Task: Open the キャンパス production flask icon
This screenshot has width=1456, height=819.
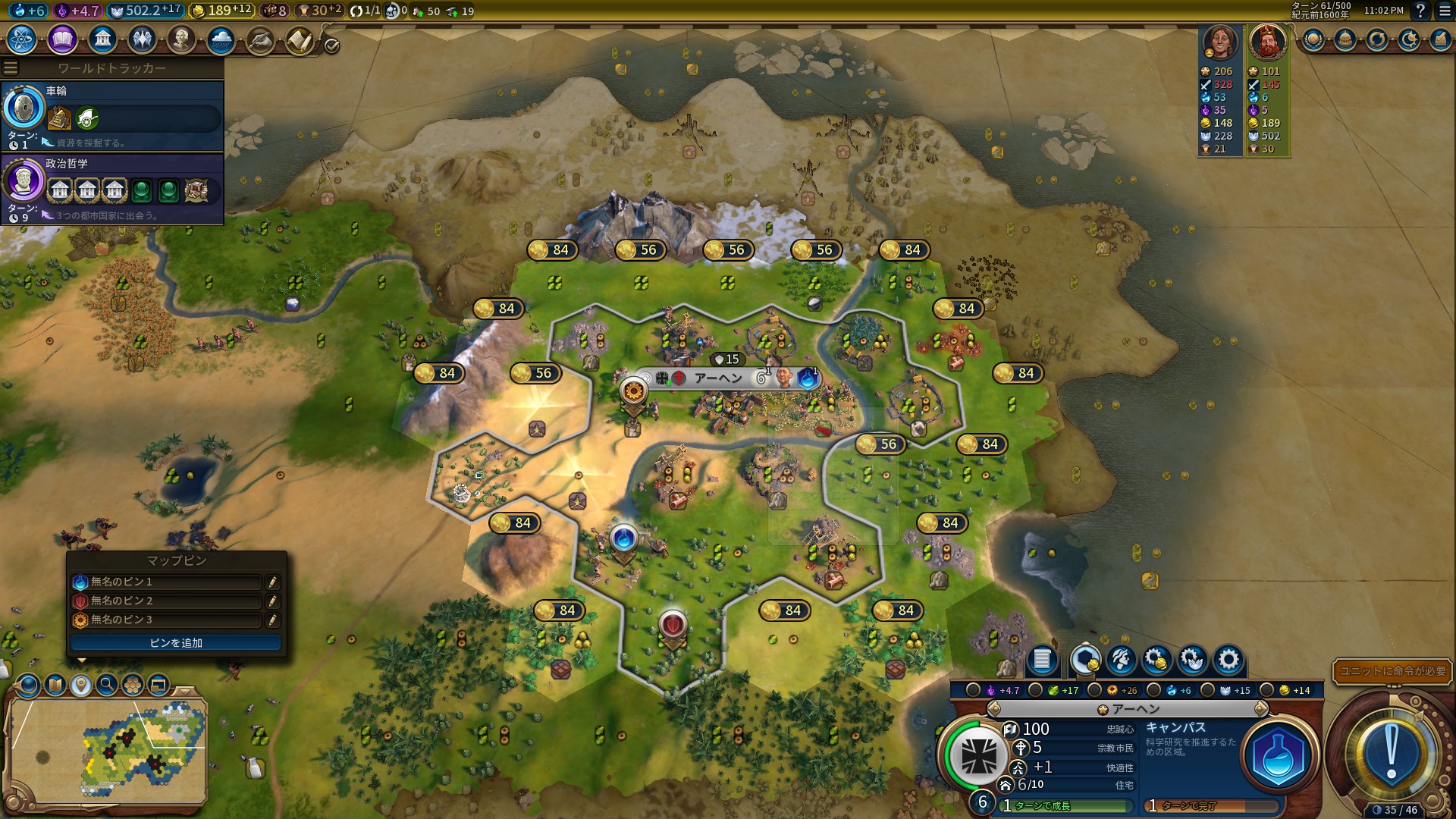Action: click(1279, 757)
